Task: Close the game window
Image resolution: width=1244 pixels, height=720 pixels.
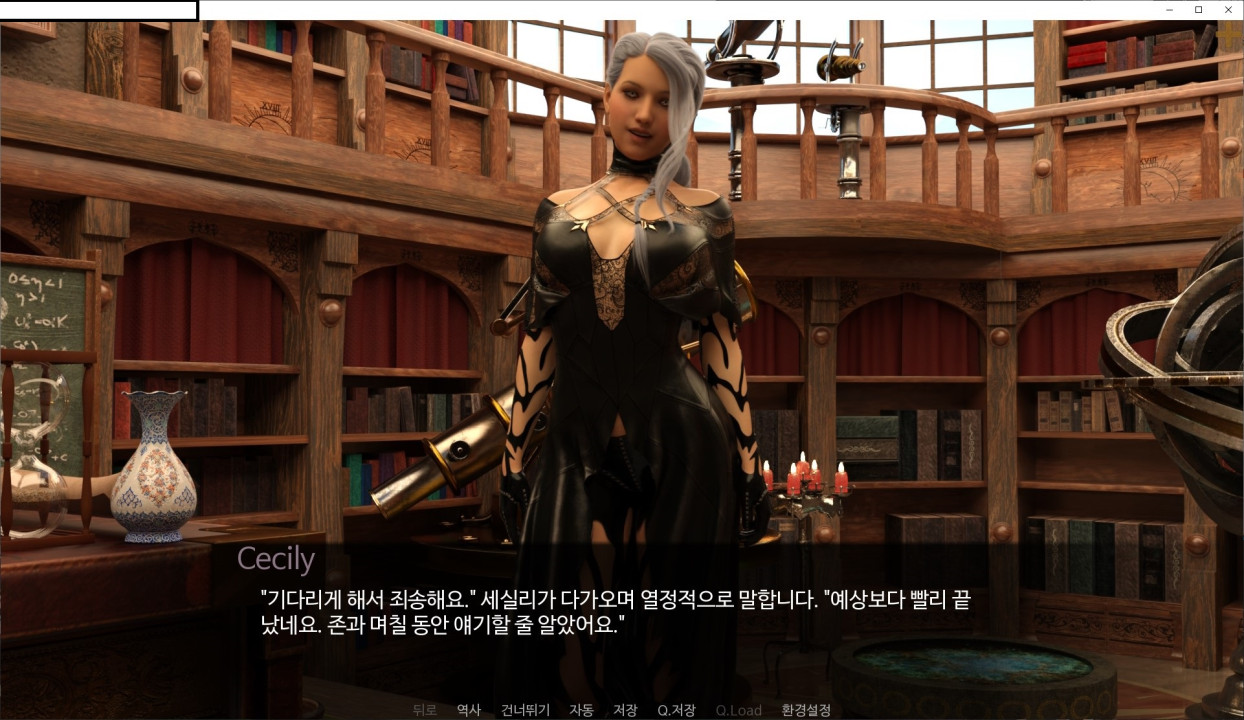Action: 1229,9
